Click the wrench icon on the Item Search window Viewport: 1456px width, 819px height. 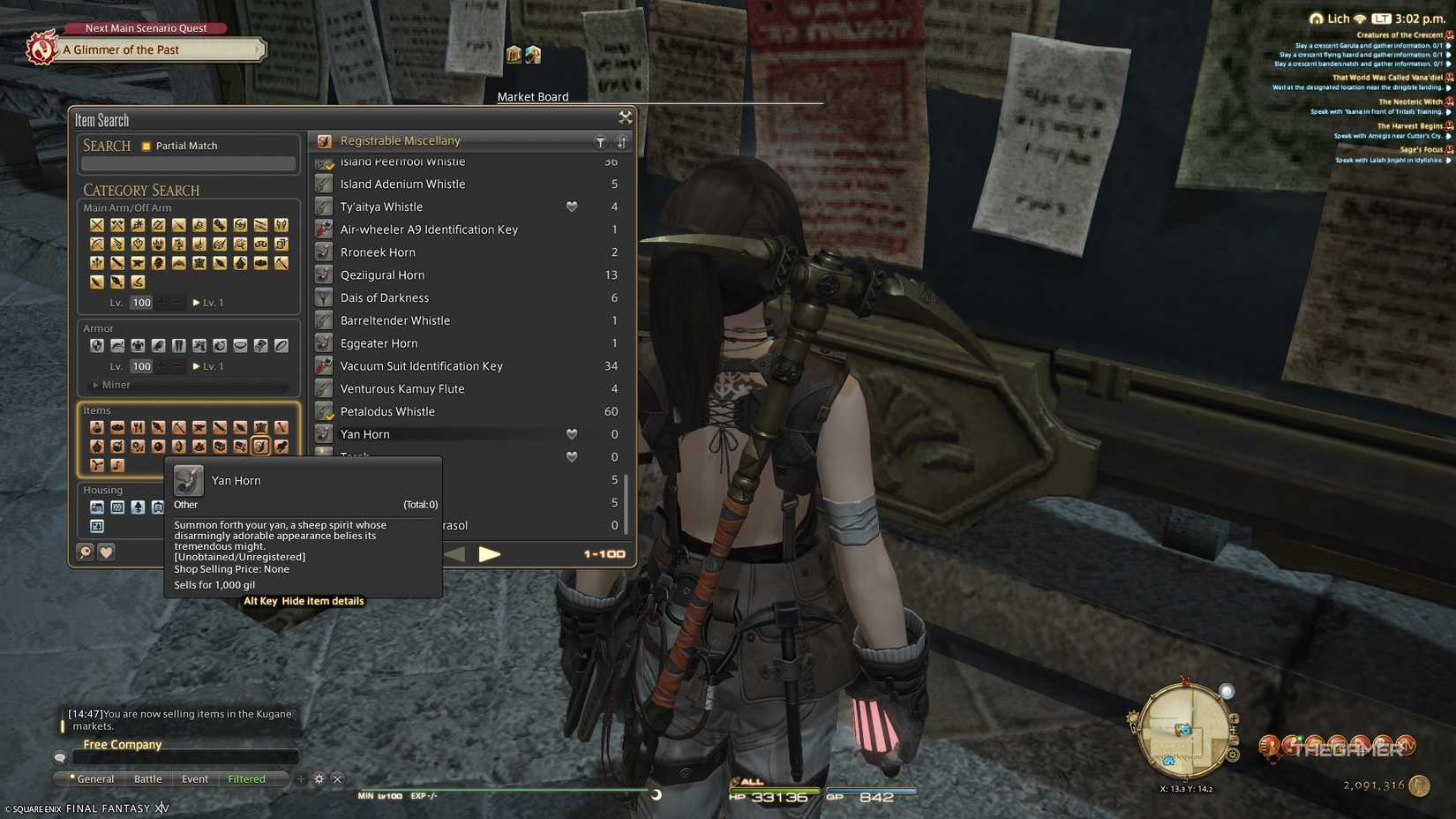(x=626, y=116)
